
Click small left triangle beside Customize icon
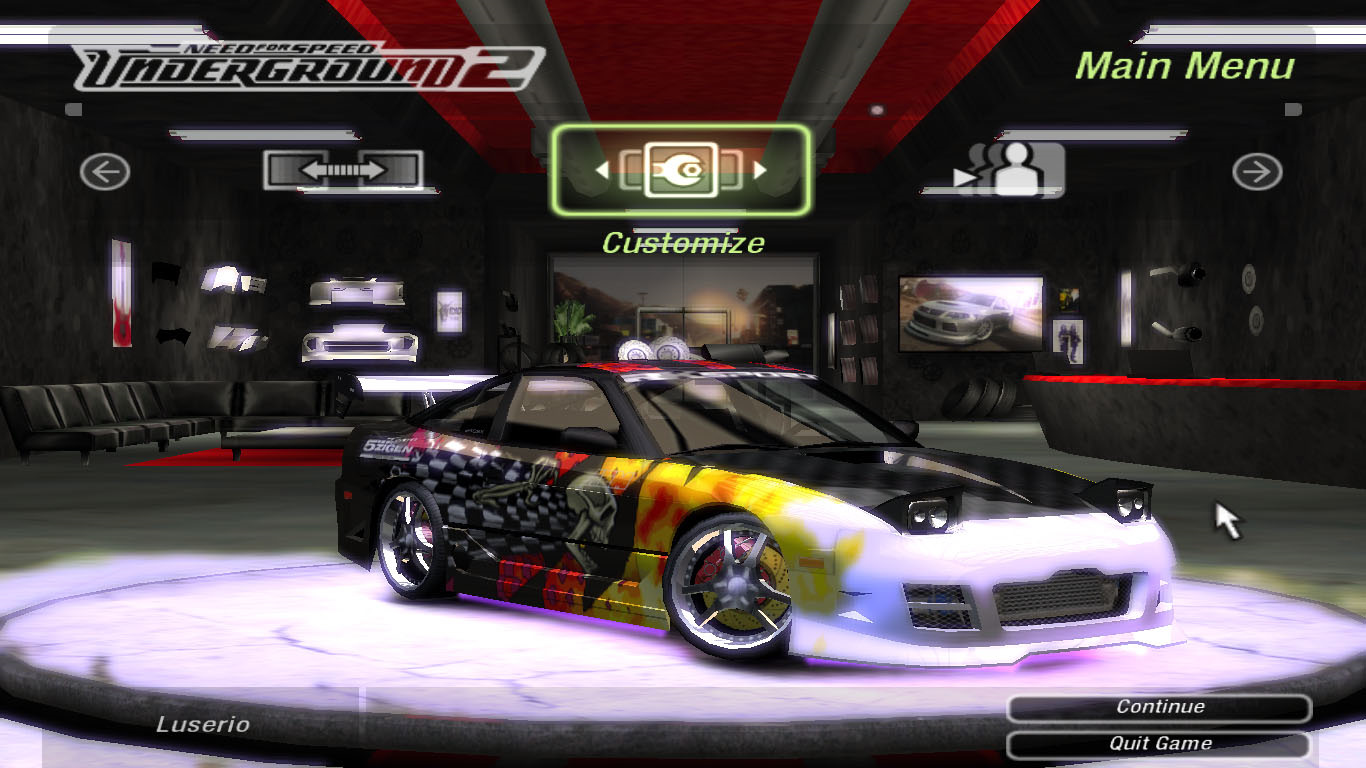pos(602,170)
